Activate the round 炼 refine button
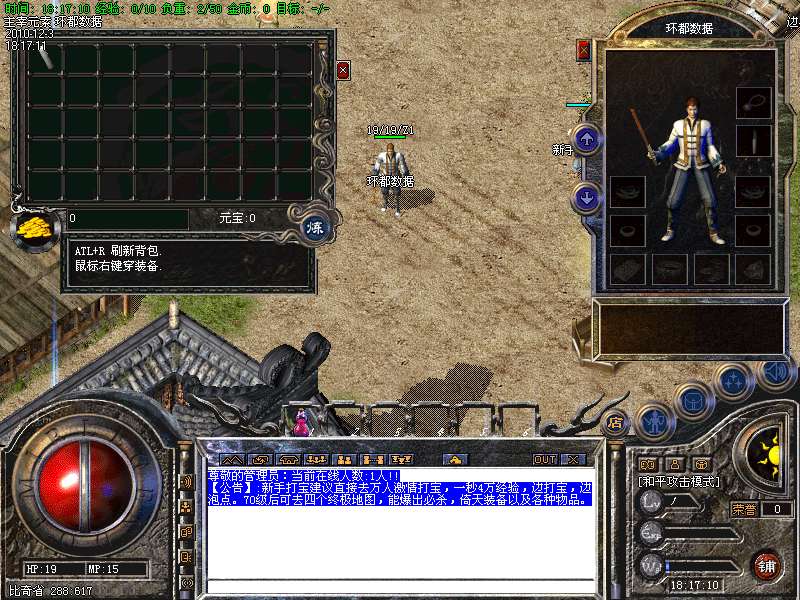 click(314, 226)
